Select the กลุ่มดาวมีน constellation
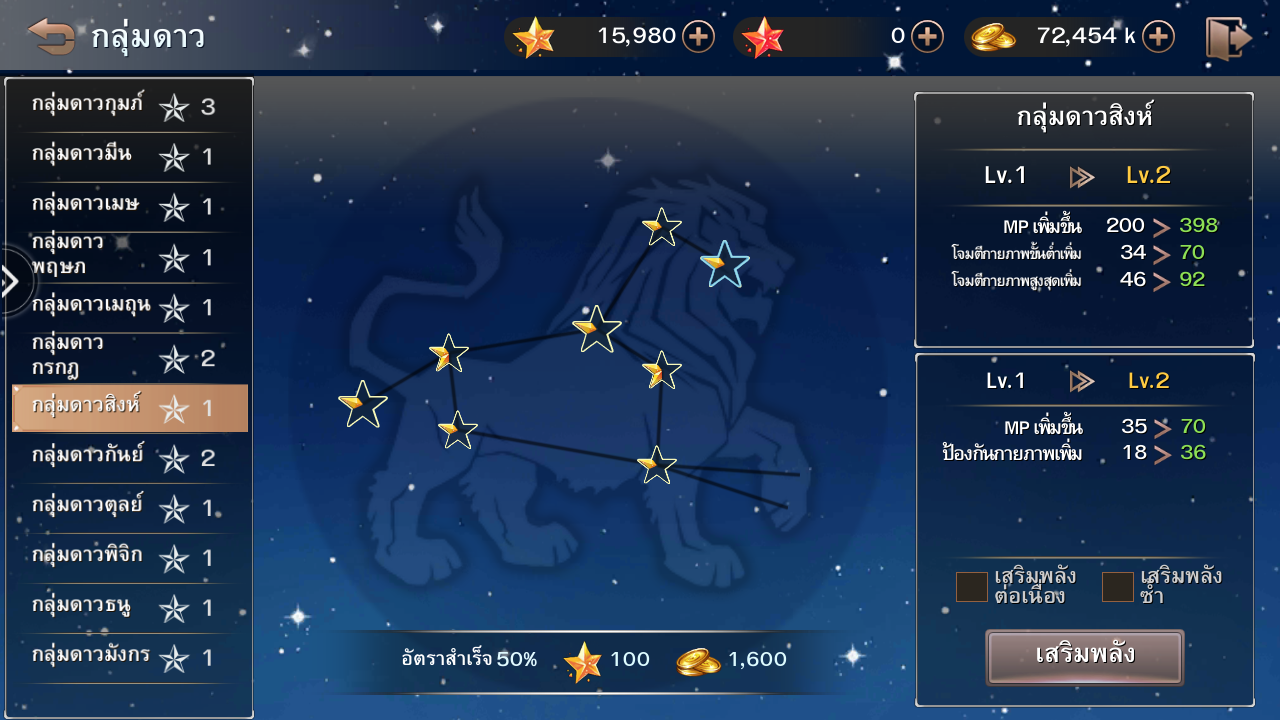 coord(129,156)
